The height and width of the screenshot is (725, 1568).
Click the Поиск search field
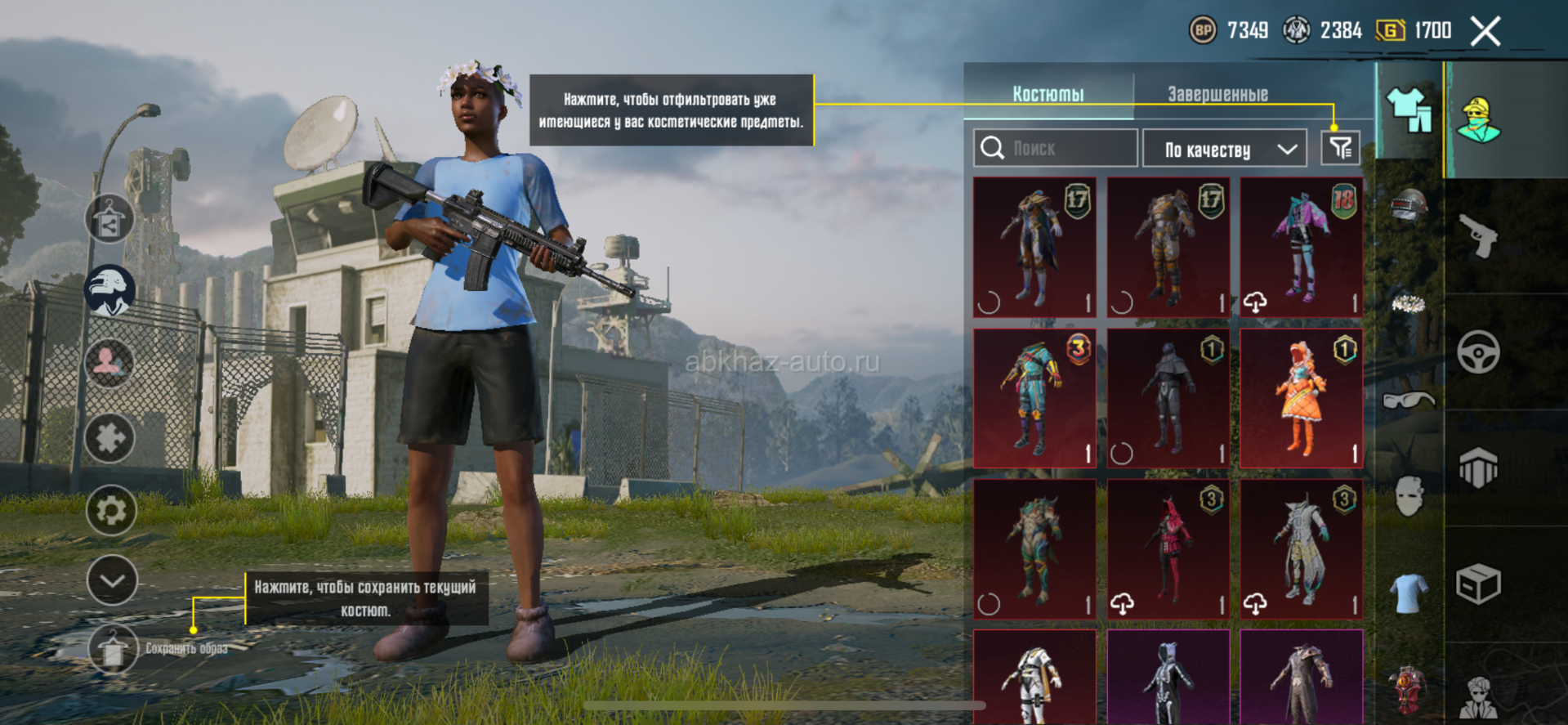[x=1056, y=148]
